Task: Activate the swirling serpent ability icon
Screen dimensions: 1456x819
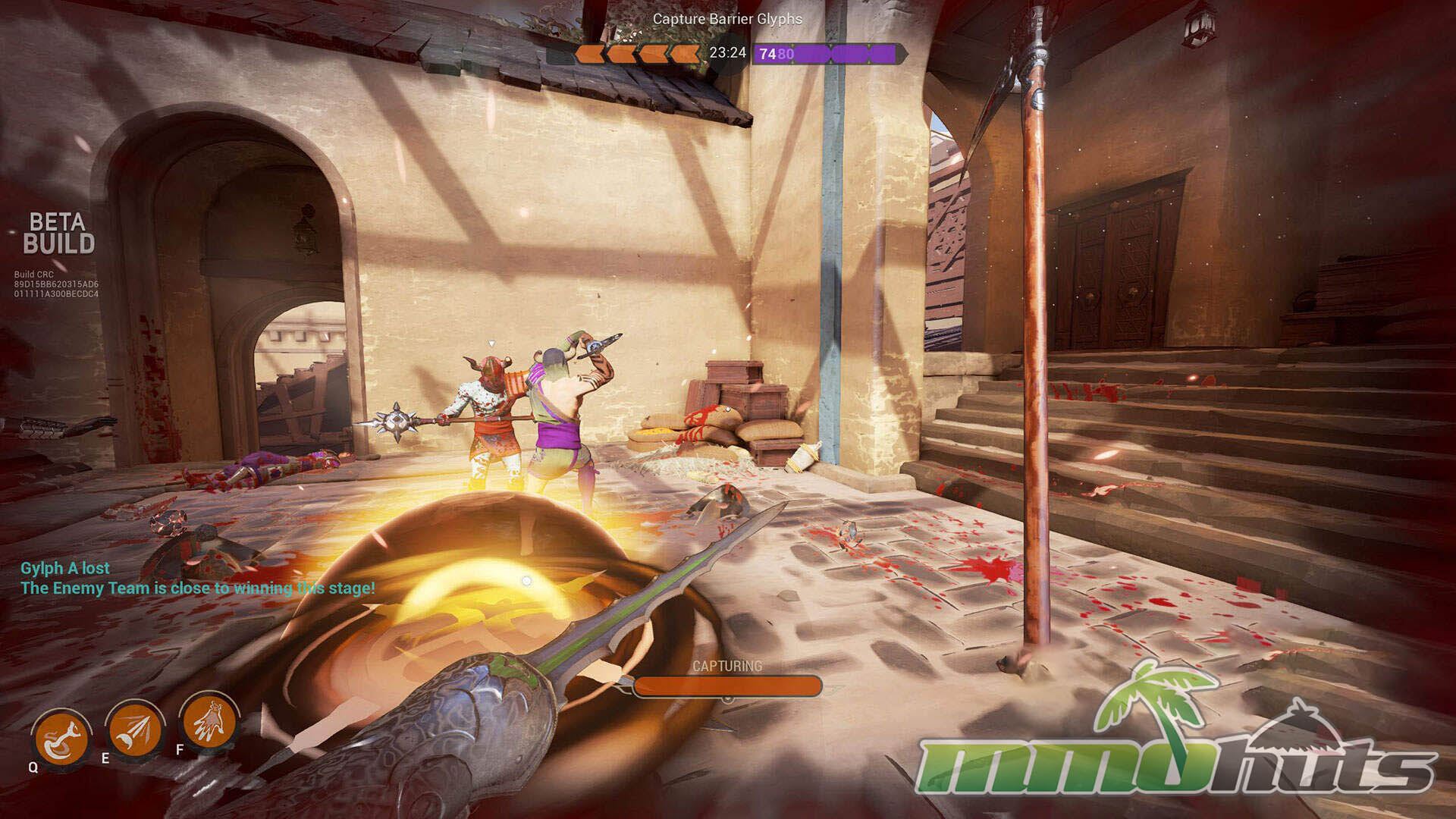Action: coord(61,739)
